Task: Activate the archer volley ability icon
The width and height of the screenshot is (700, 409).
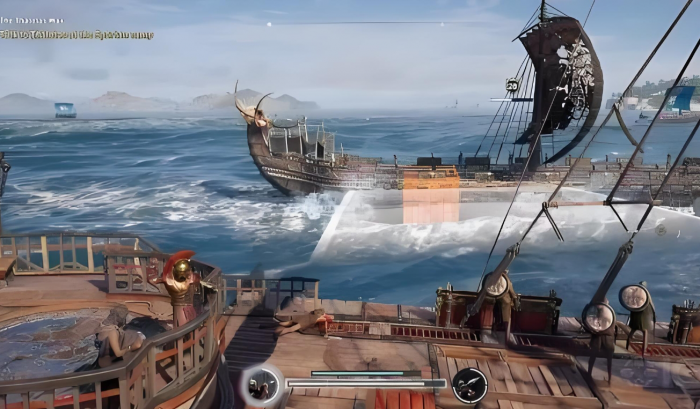Action: 262,385
